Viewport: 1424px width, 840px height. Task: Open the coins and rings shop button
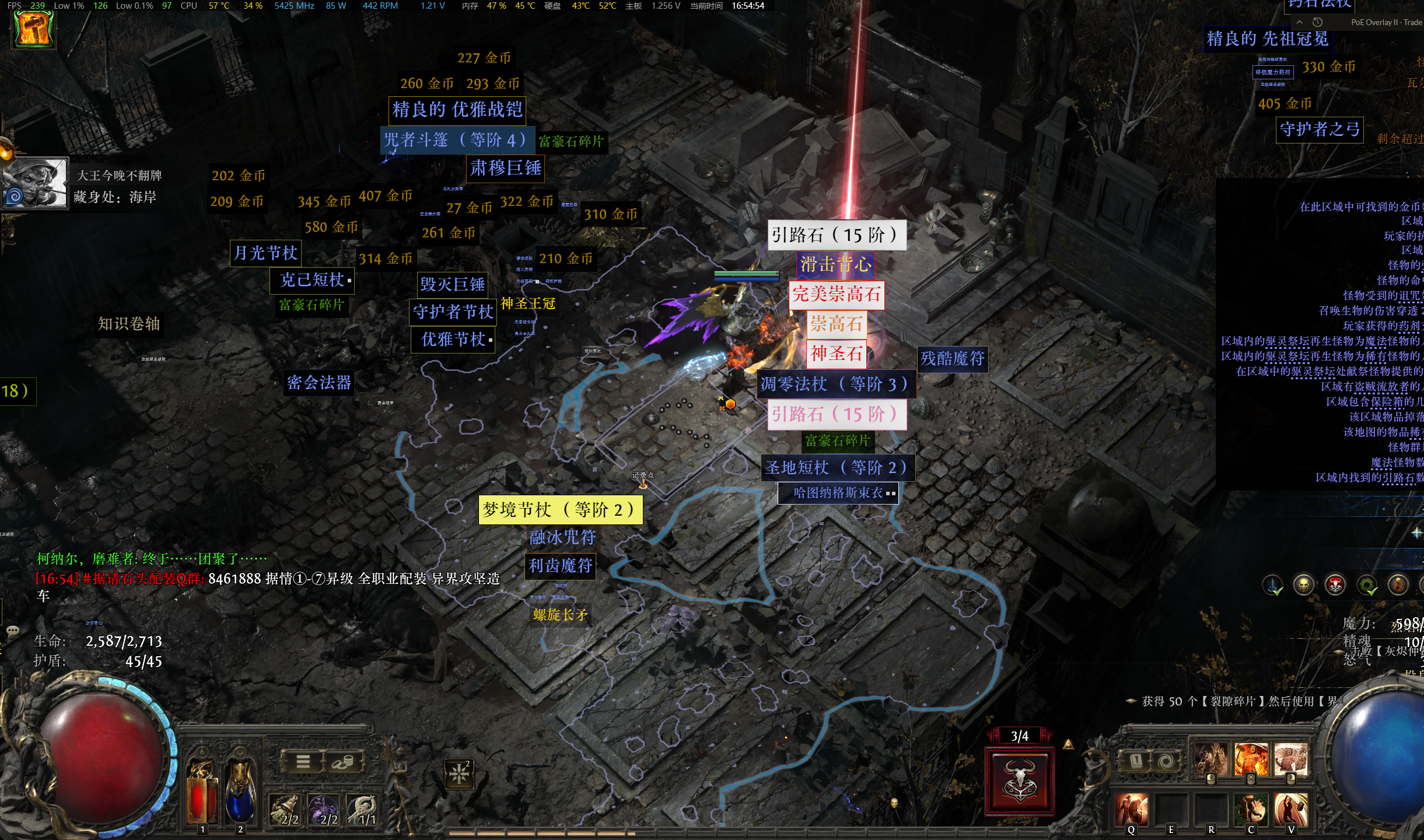[x=343, y=761]
